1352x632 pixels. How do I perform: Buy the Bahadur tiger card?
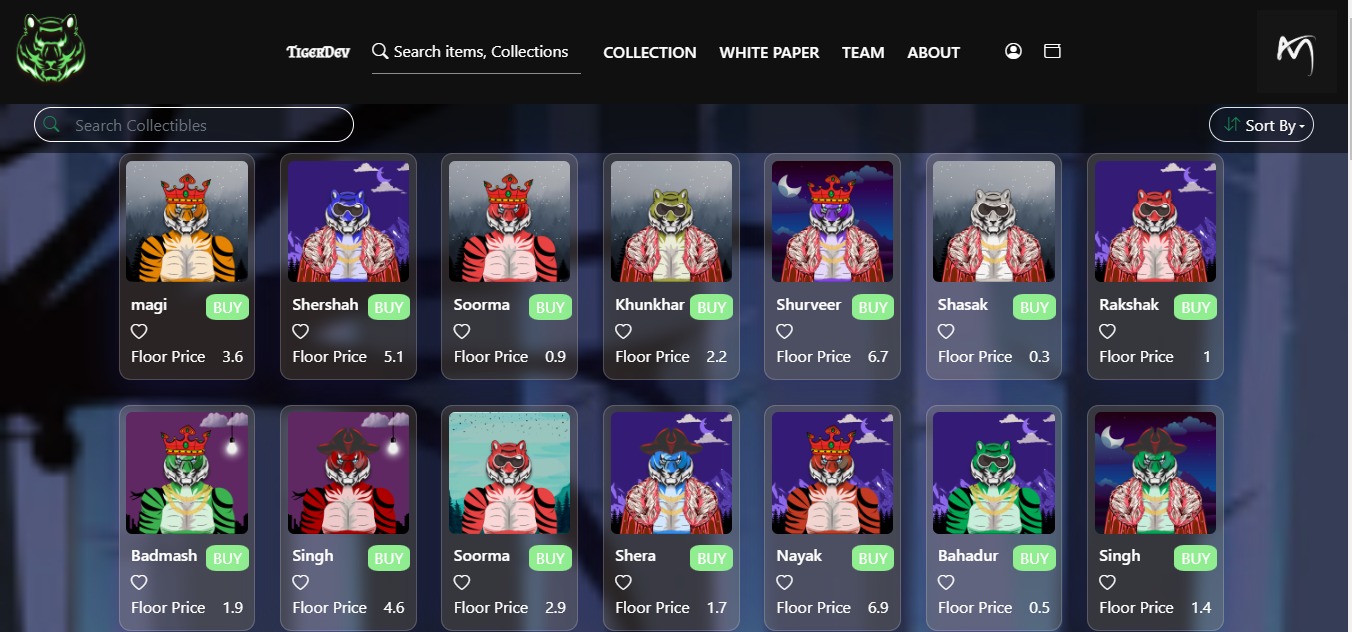point(1034,558)
